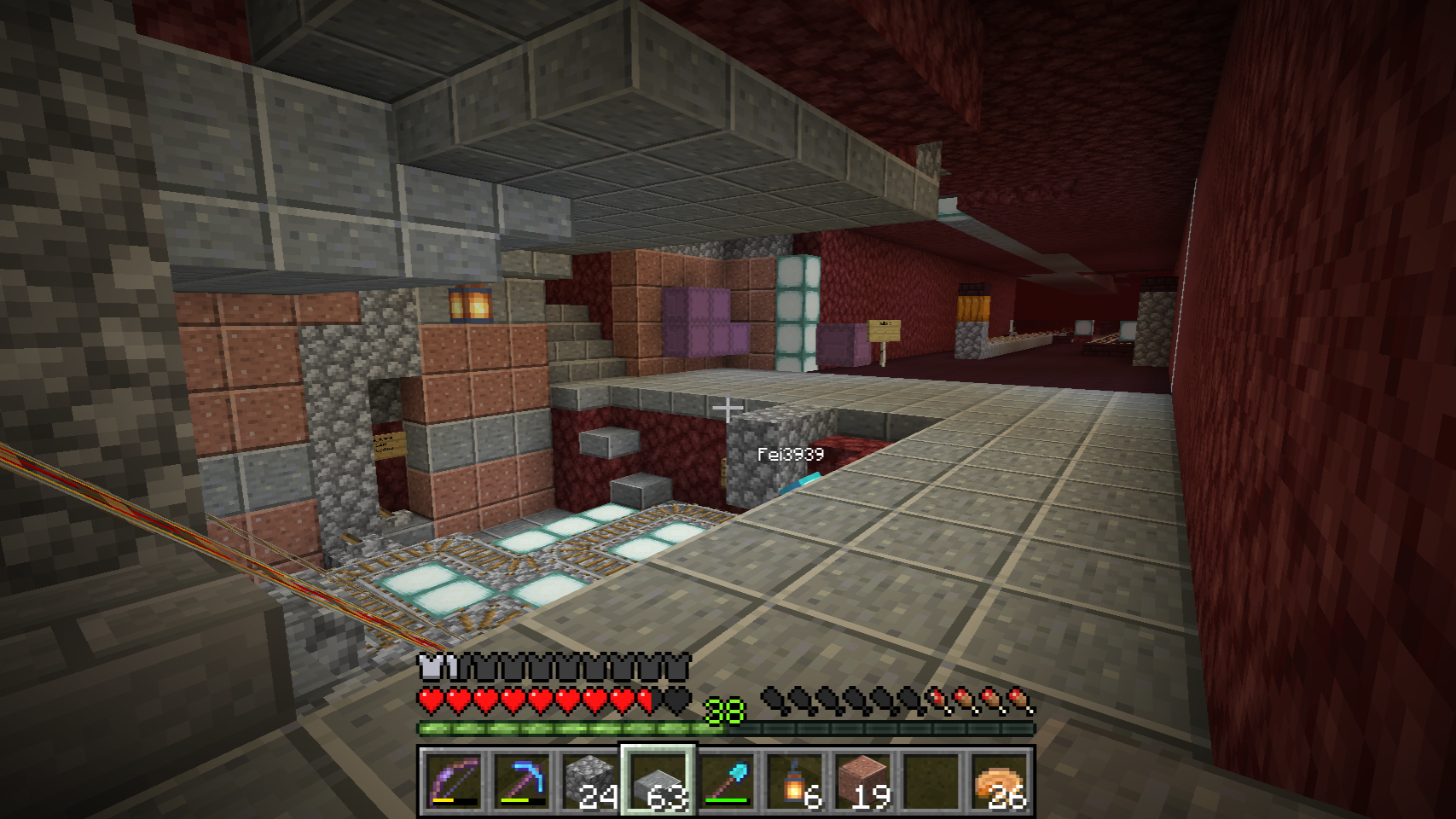Viewport: 1456px width, 819px height.
Task: Choose the granite block stack of 19
Action: click(862, 780)
